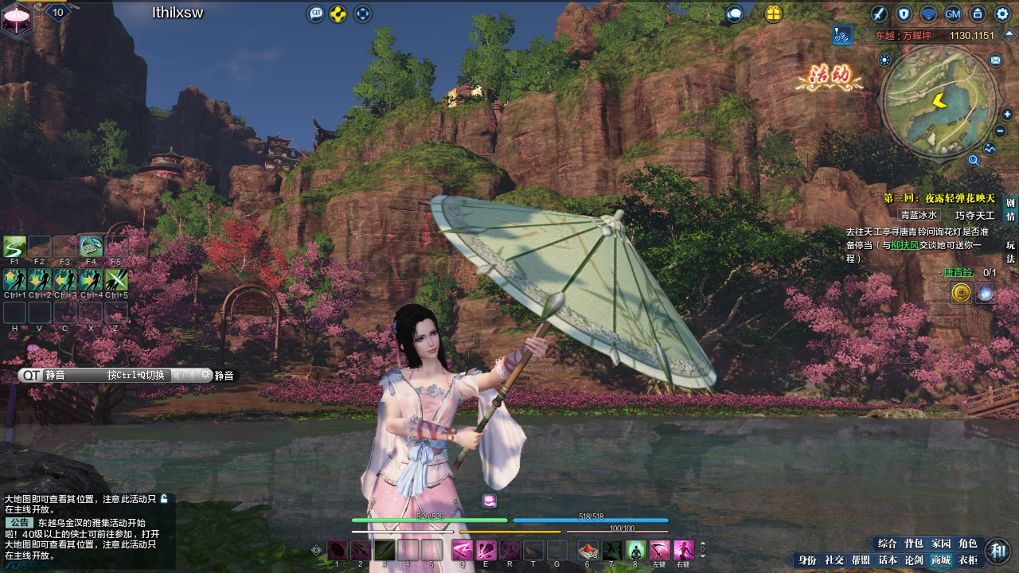Activate the F1 winding path skill
This screenshot has width=1019, height=573.
(x=14, y=246)
